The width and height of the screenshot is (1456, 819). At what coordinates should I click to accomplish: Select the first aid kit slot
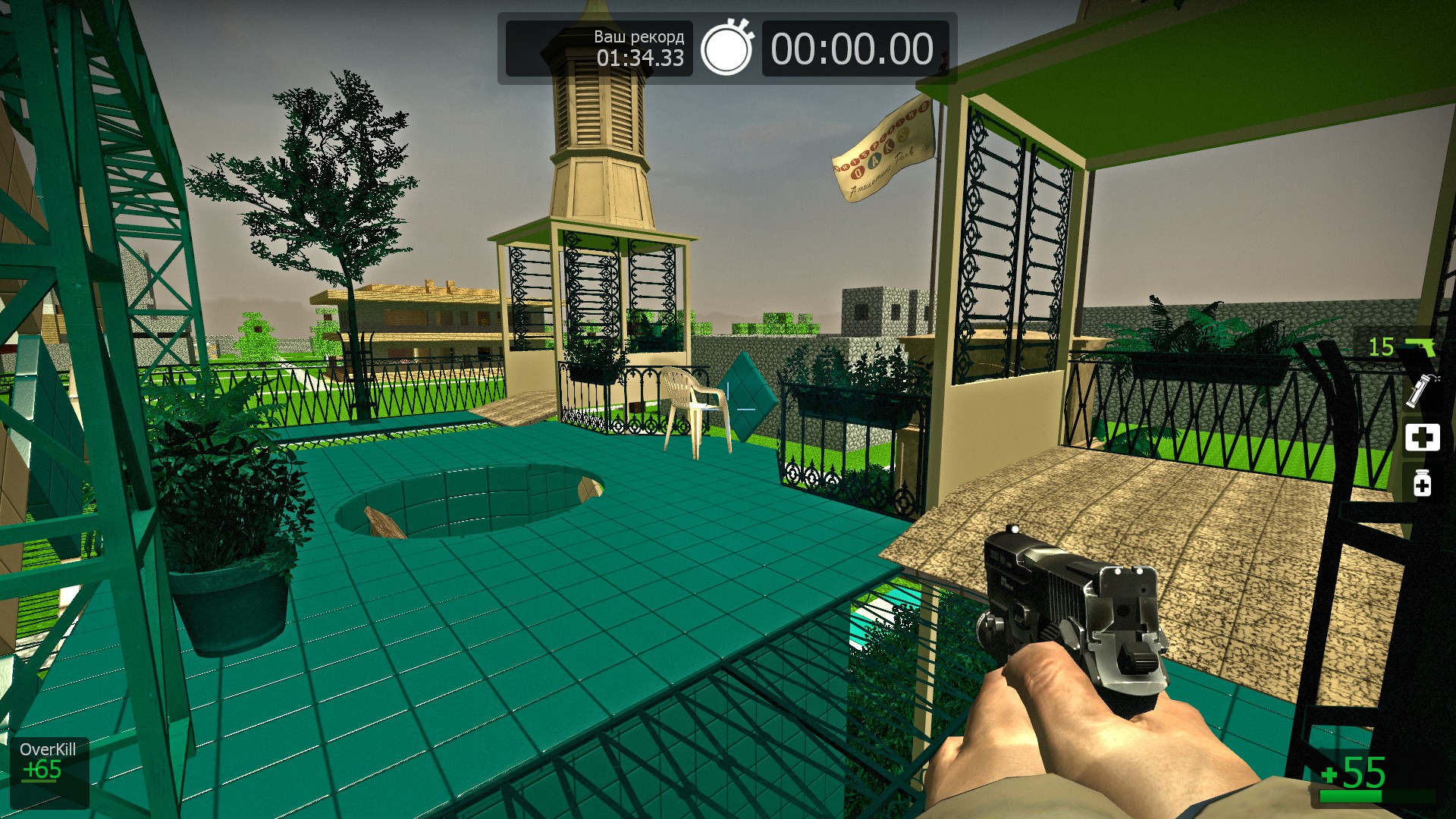coord(1422,438)
